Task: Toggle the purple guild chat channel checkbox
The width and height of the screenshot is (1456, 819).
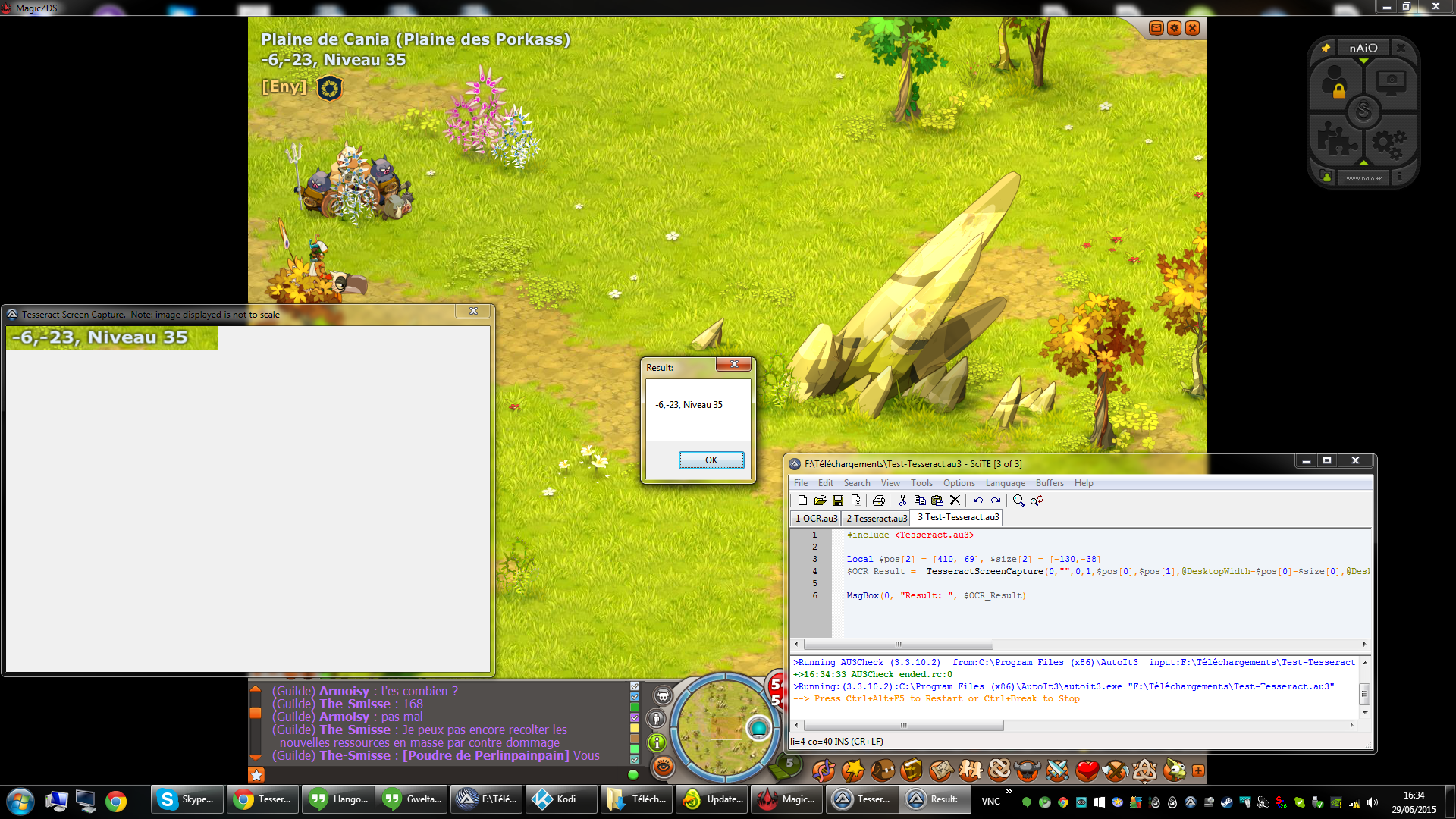Action: 635,717
